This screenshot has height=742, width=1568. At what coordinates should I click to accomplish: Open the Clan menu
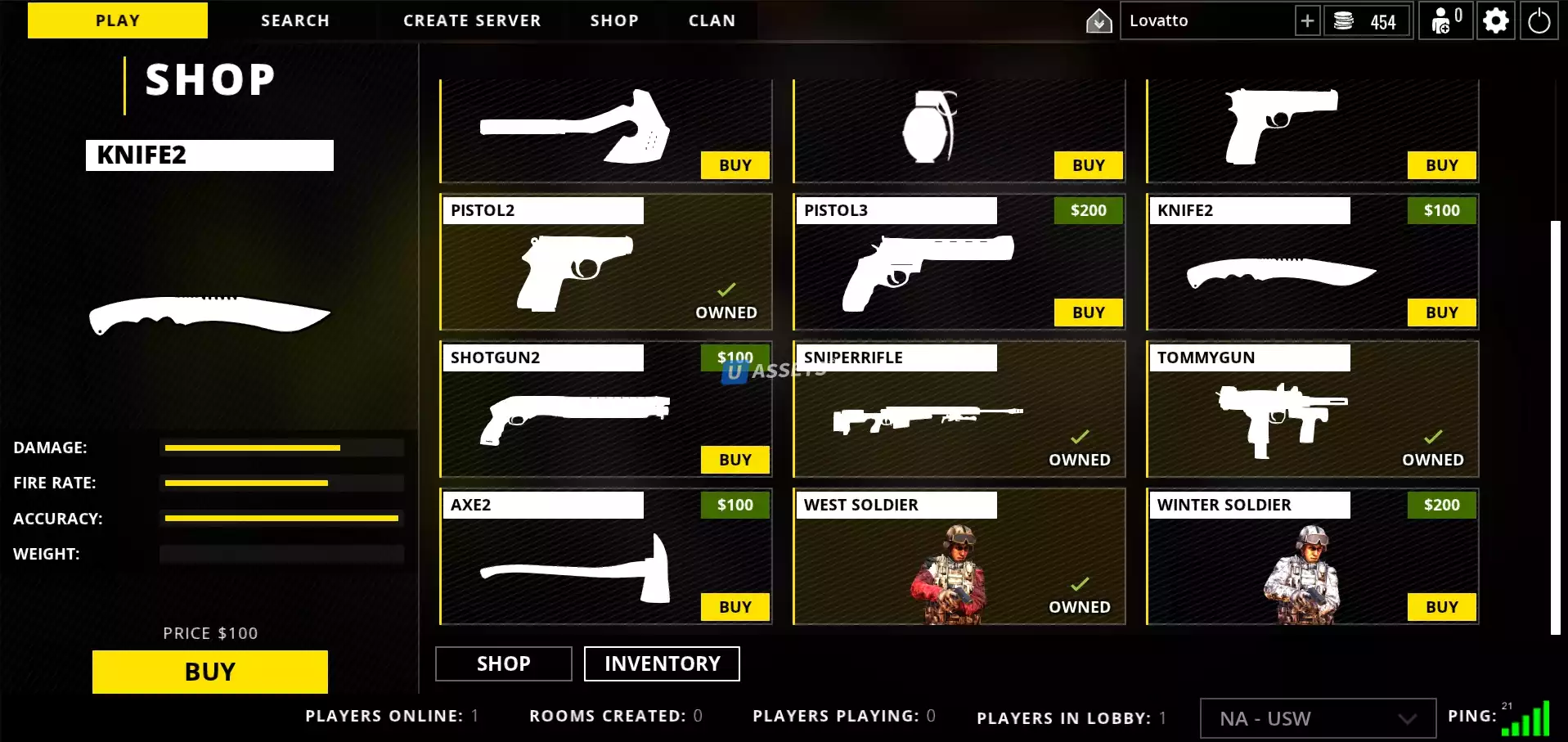[x=712, y=20]
